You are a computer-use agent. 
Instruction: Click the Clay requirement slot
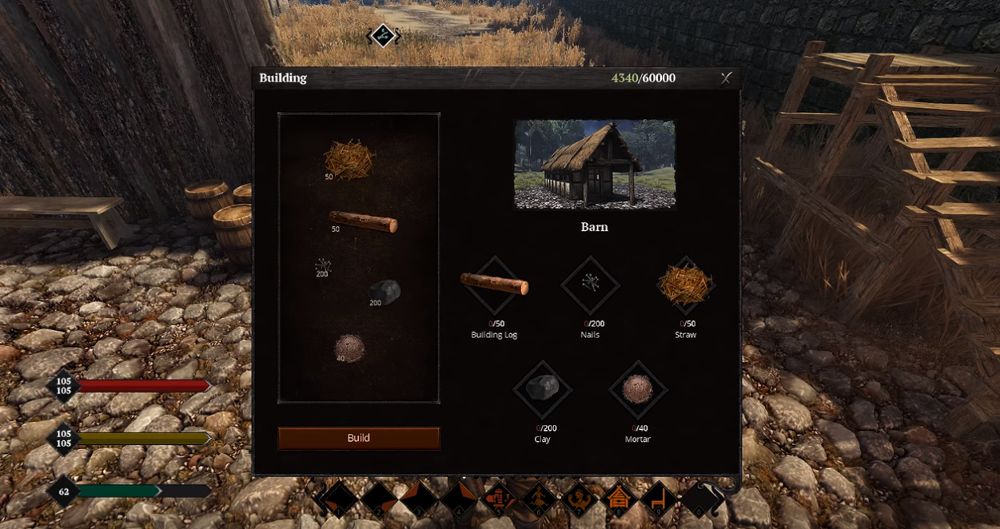(x=542, y=389)
